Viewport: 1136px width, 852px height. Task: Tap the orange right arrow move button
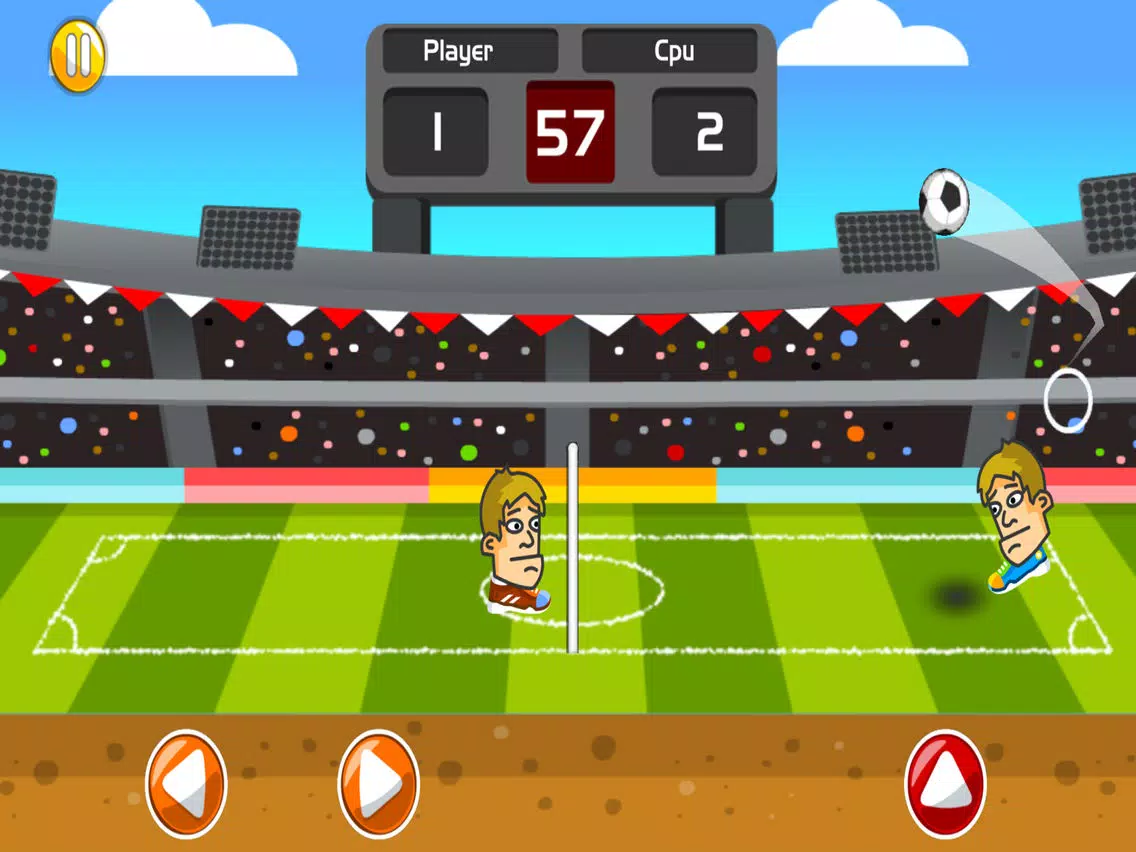379,783
